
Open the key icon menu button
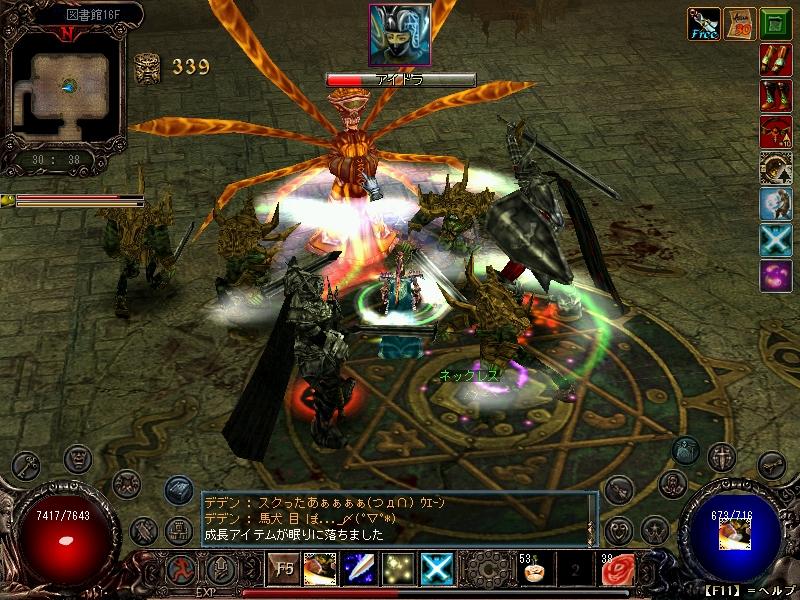[28, 466]
